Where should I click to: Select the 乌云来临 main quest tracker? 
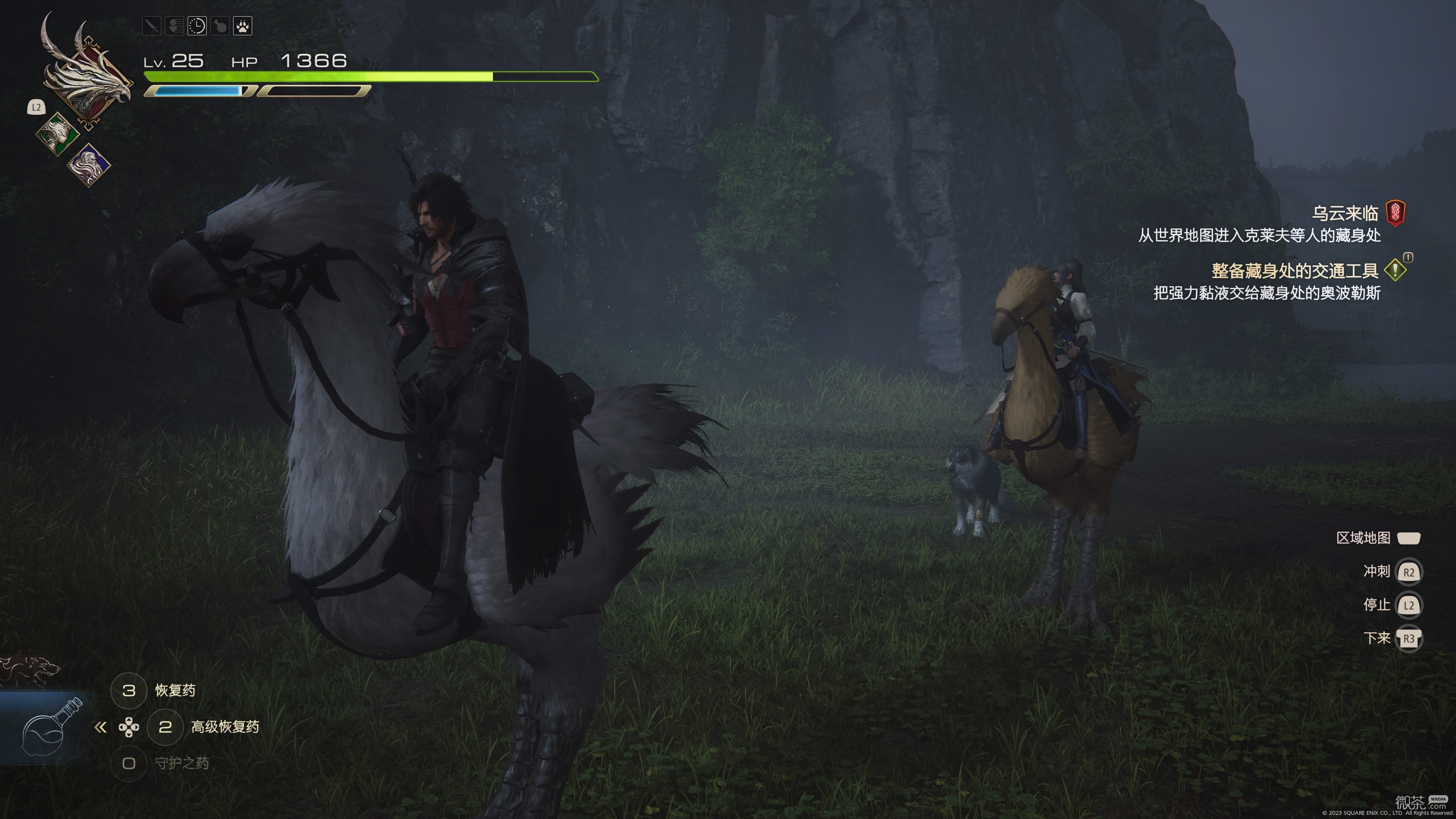point(1345,213)
